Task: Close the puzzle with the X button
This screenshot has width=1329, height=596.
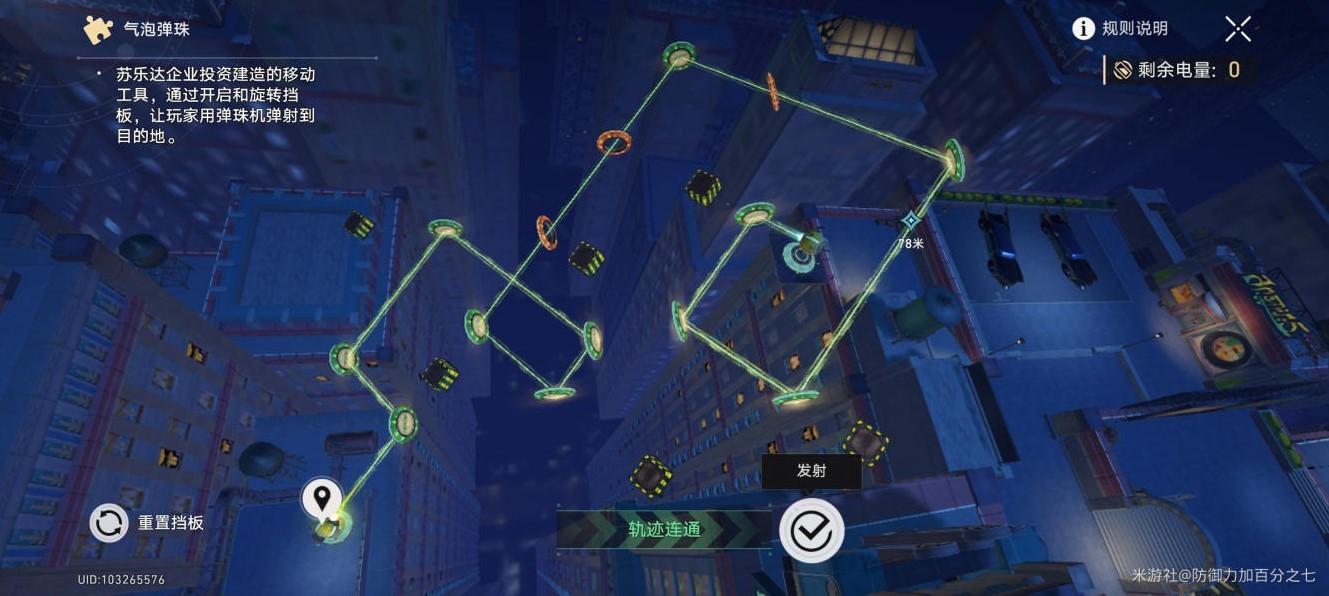Action: coord(1238,29)
